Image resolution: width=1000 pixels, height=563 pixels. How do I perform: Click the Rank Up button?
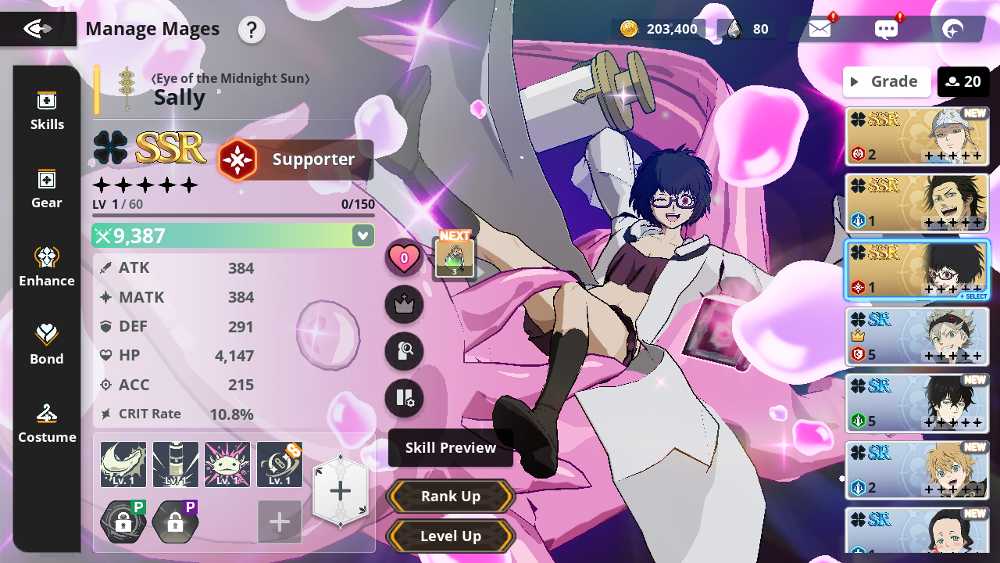click(x=450, y=496)
